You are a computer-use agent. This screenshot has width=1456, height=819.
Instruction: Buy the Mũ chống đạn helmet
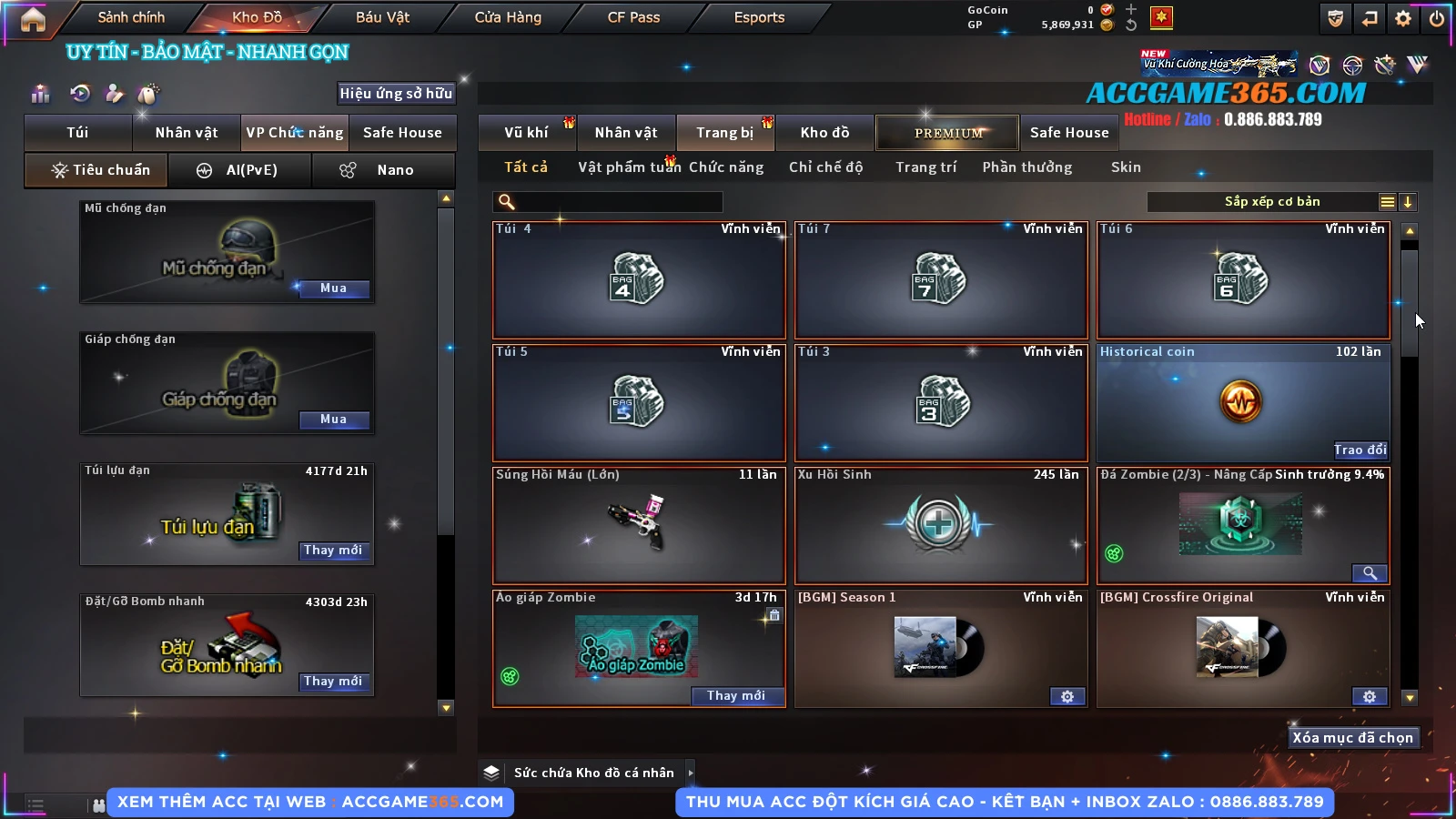pos(333,288)
